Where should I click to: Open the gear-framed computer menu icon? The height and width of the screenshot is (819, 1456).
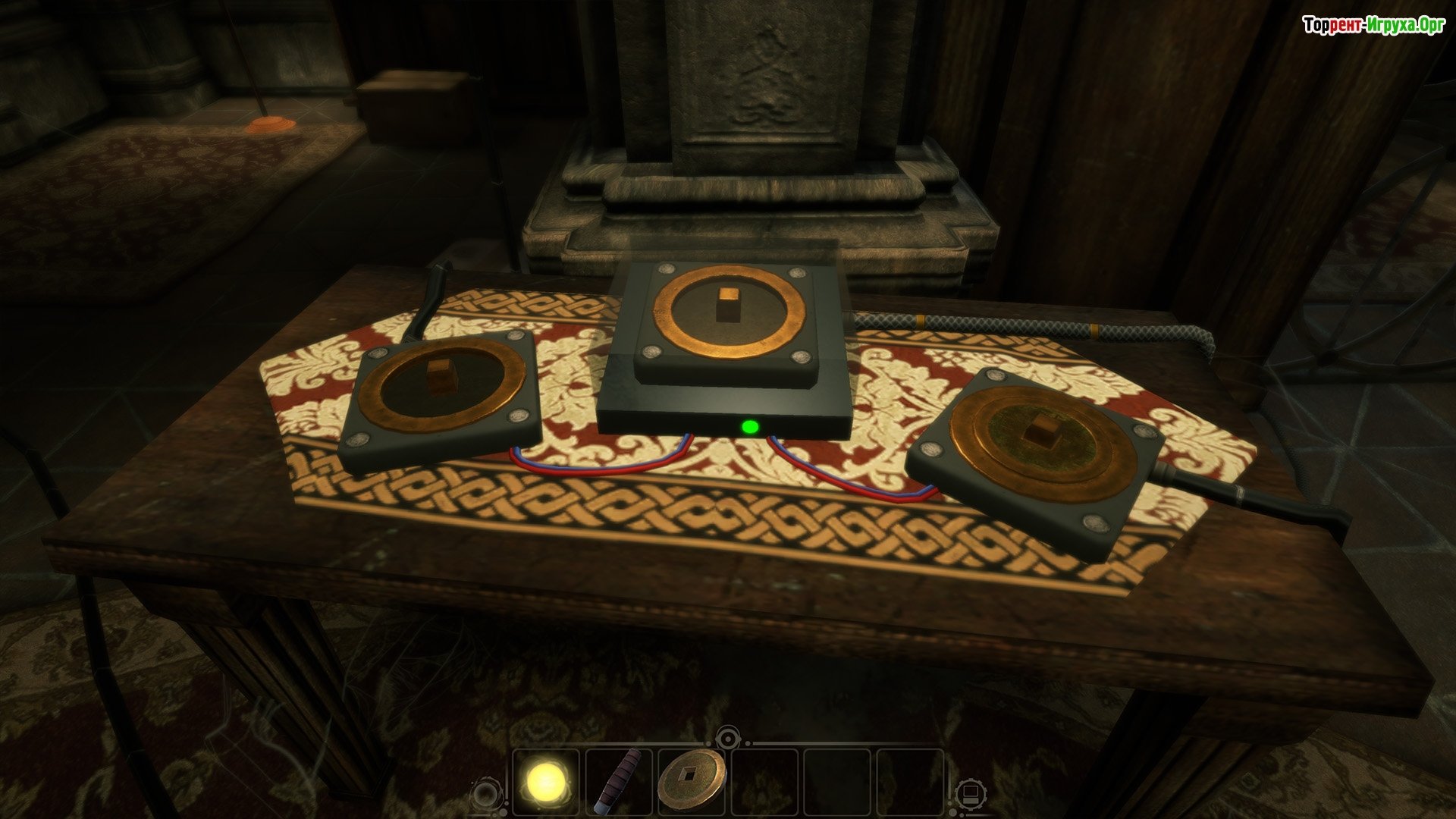971,794
